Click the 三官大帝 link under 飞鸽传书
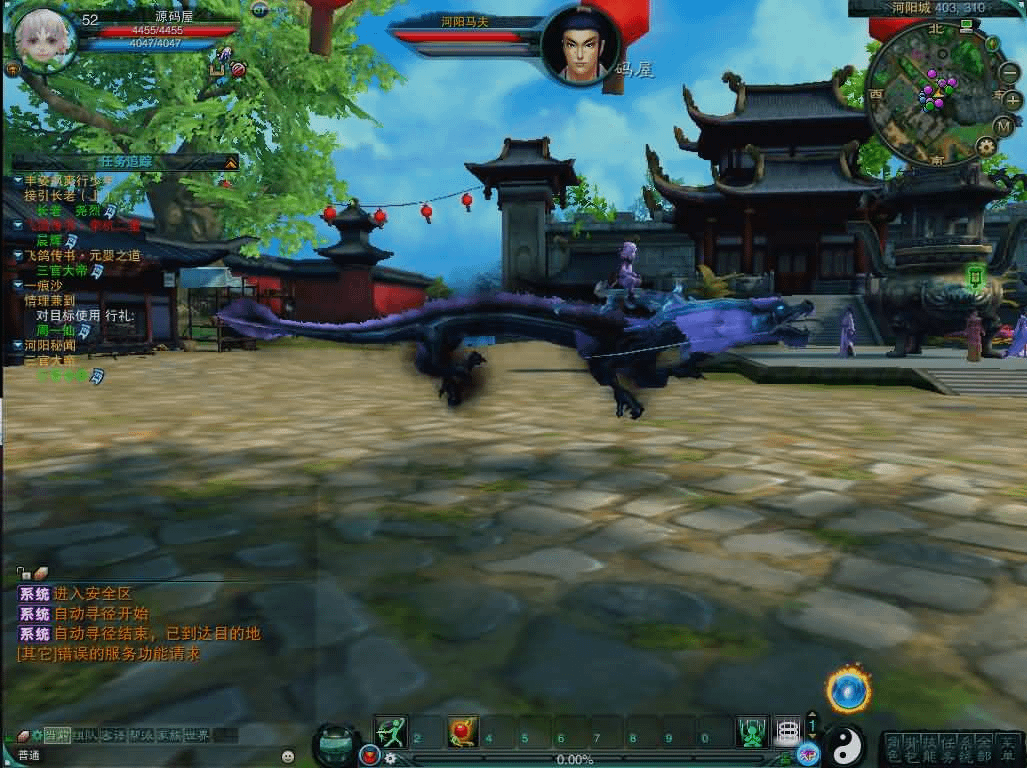Viewport: 1027px width, 768px height. (62, 271)
